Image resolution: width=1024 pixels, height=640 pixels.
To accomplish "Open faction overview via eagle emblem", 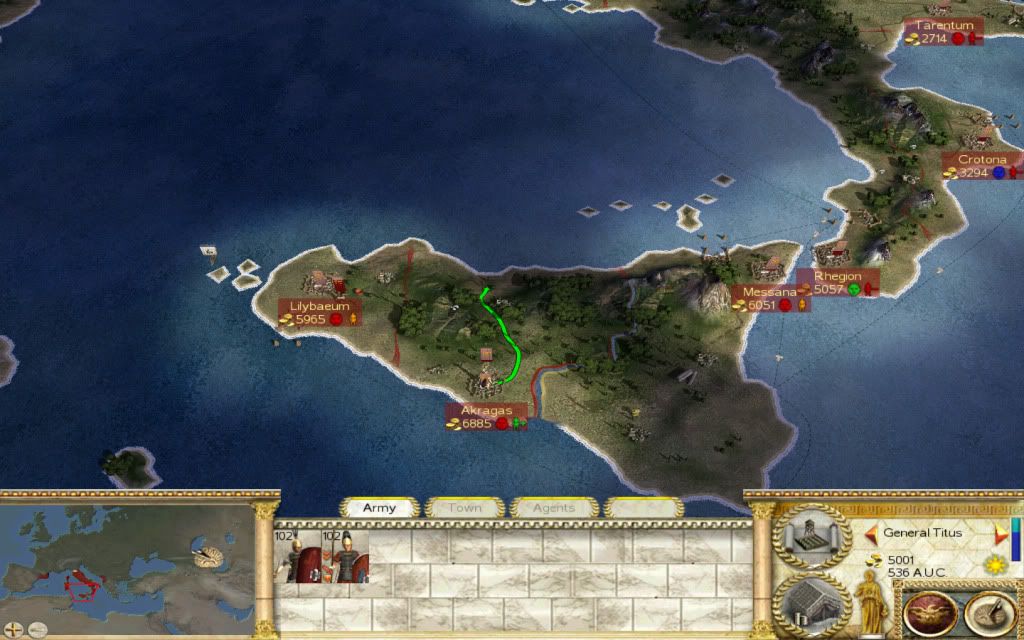I will click(x=928, y=610).
